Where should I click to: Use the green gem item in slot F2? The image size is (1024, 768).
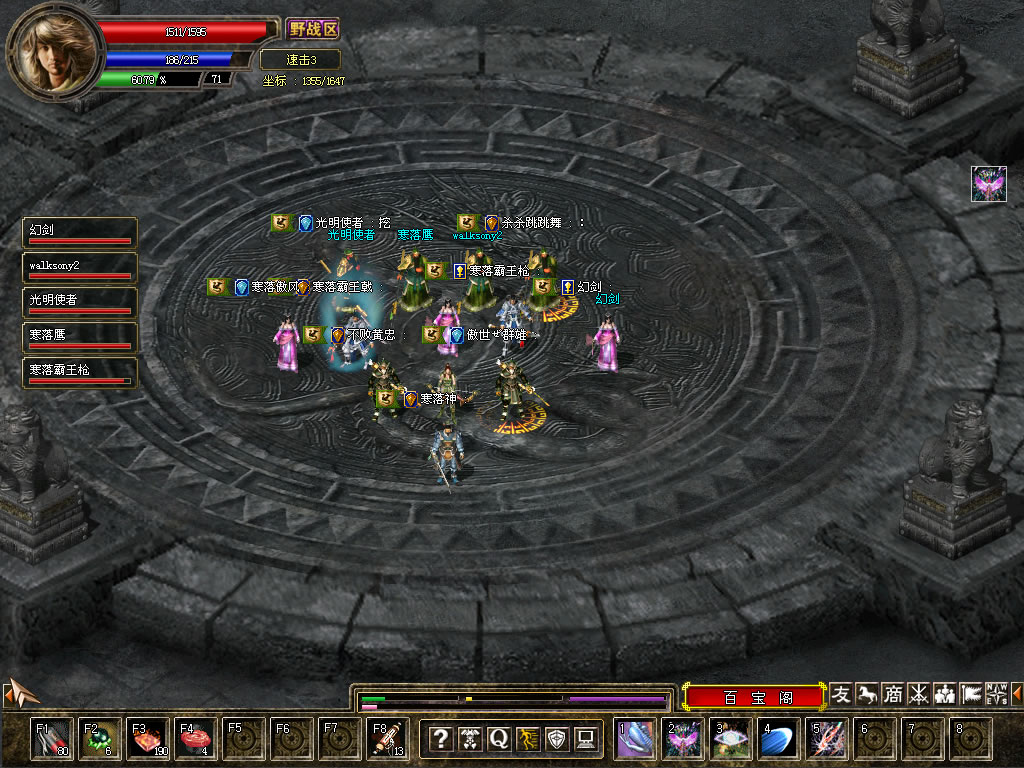click(x=100, y=739)
